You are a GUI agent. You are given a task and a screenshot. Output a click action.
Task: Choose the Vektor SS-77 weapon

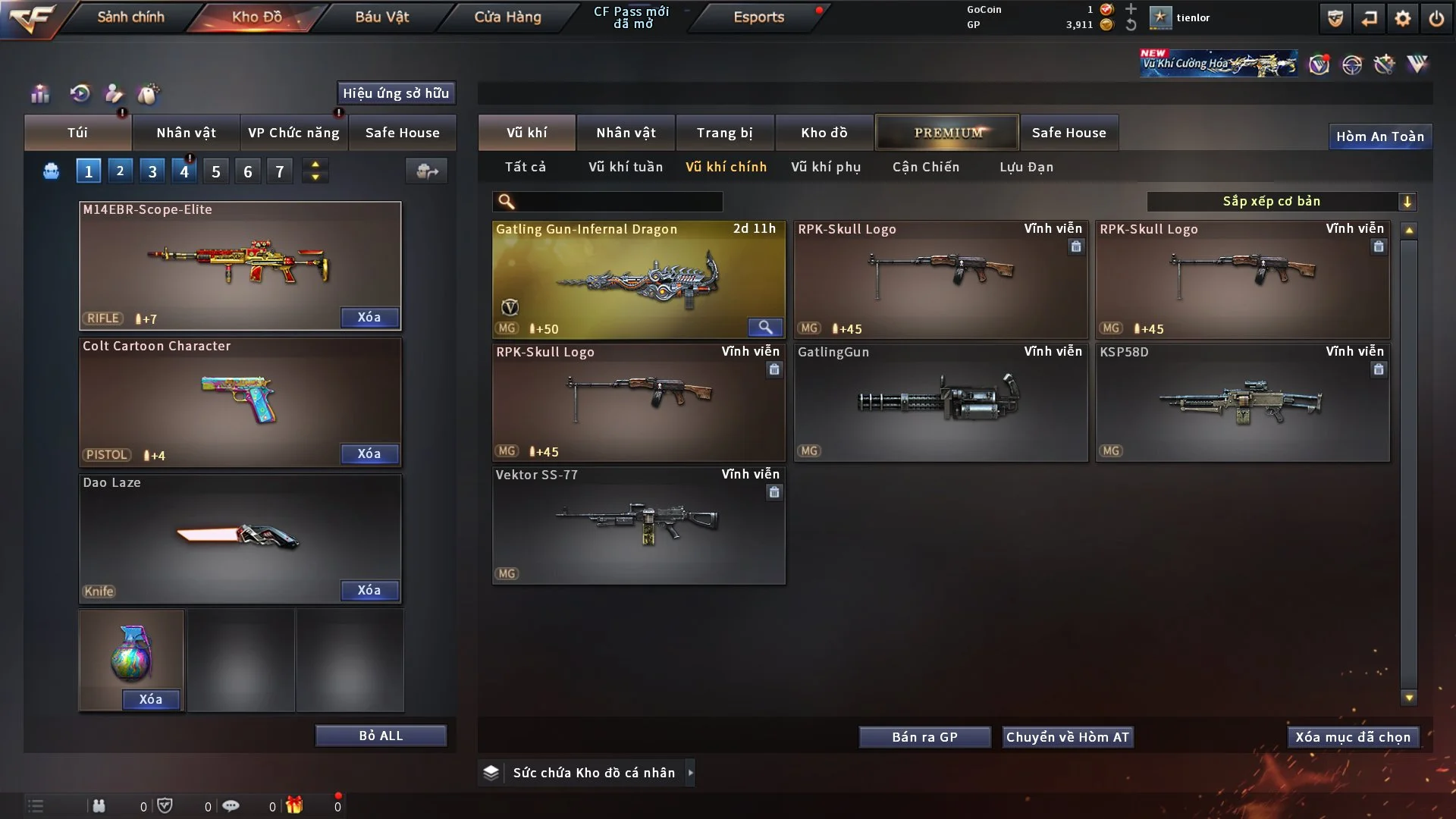point(638,525)
